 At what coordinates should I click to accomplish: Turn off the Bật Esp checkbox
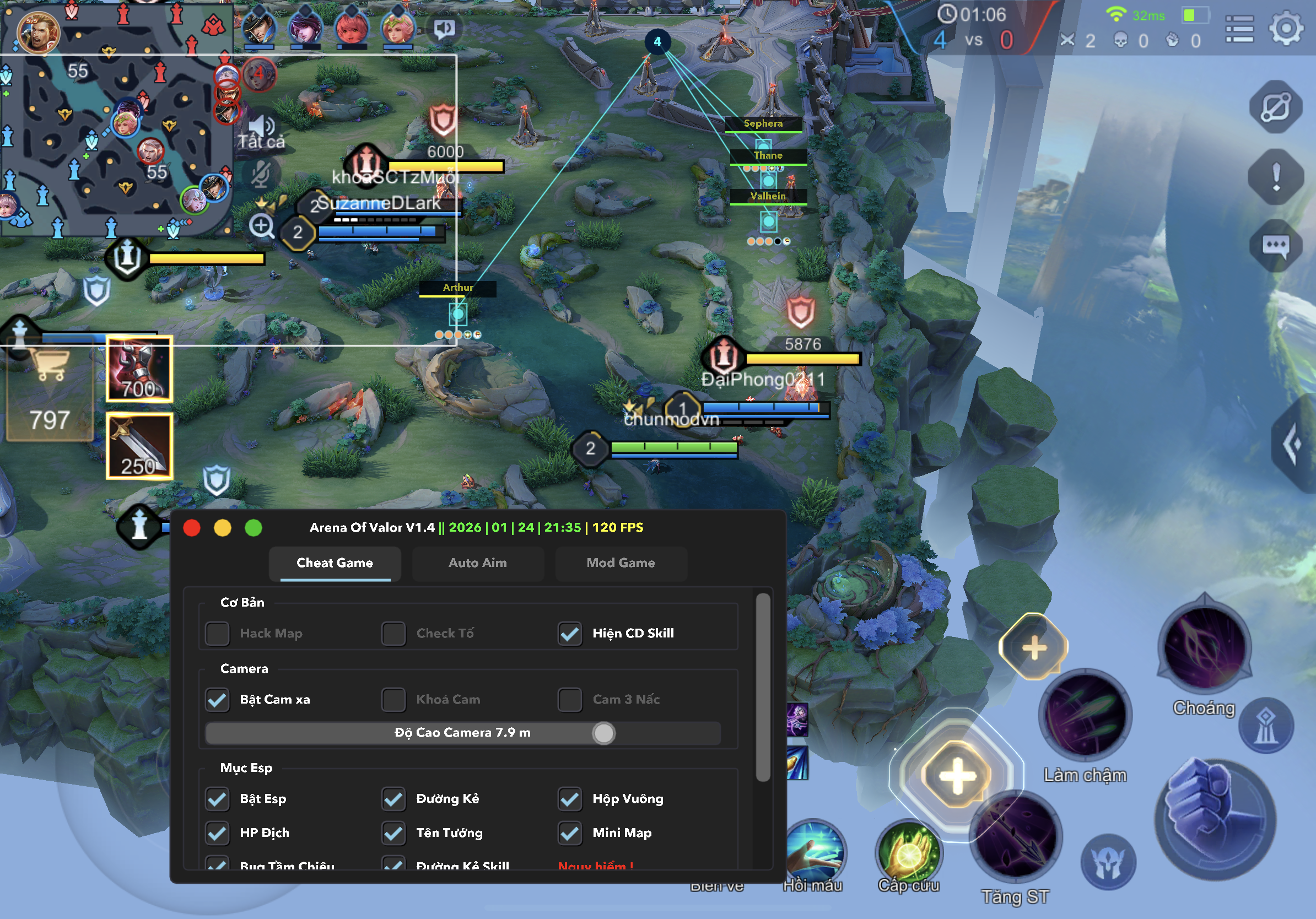click(x=217, y=799)
